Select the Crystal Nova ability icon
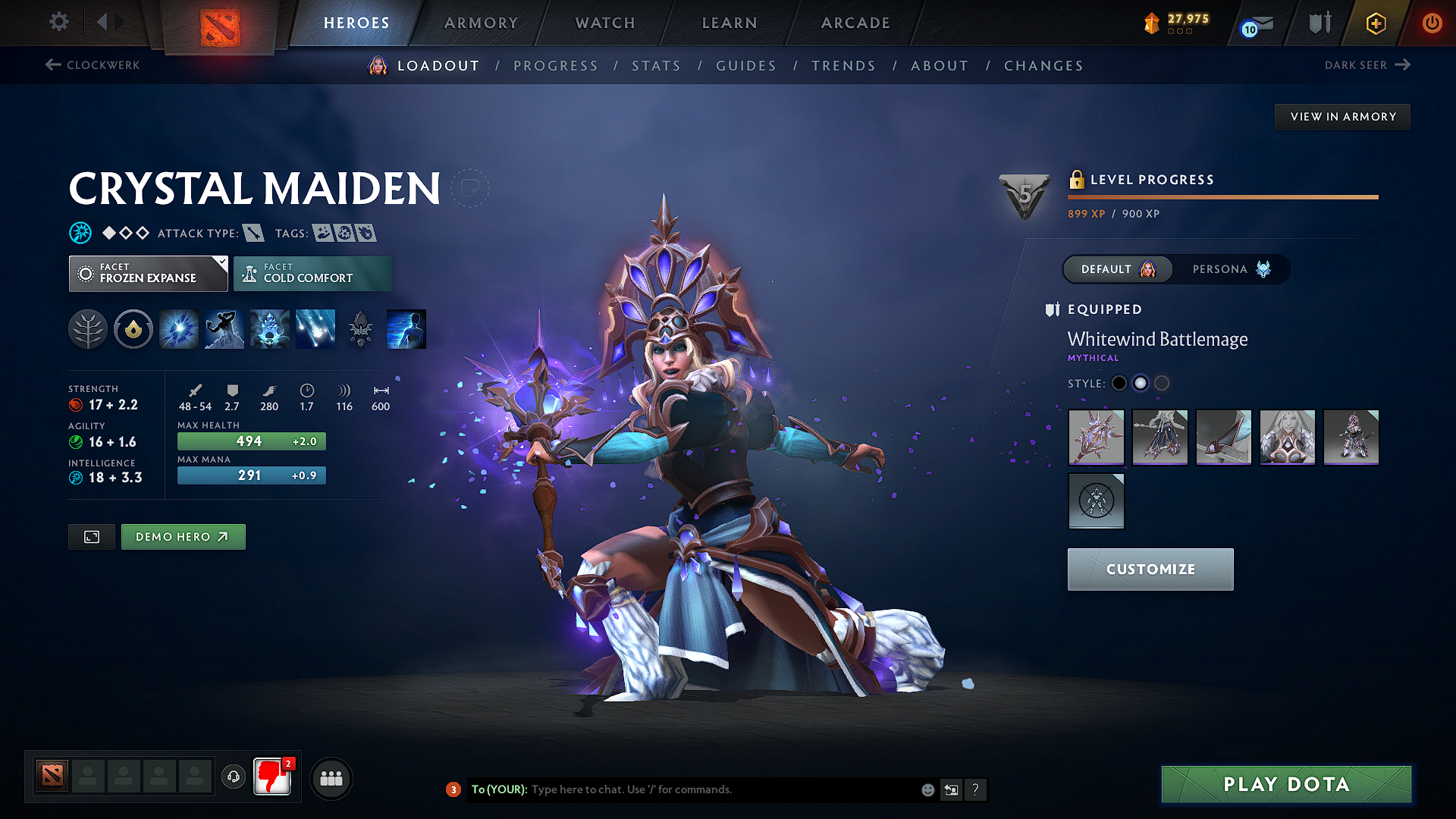This screenshot has height=819, width=1456. point(178,328)
